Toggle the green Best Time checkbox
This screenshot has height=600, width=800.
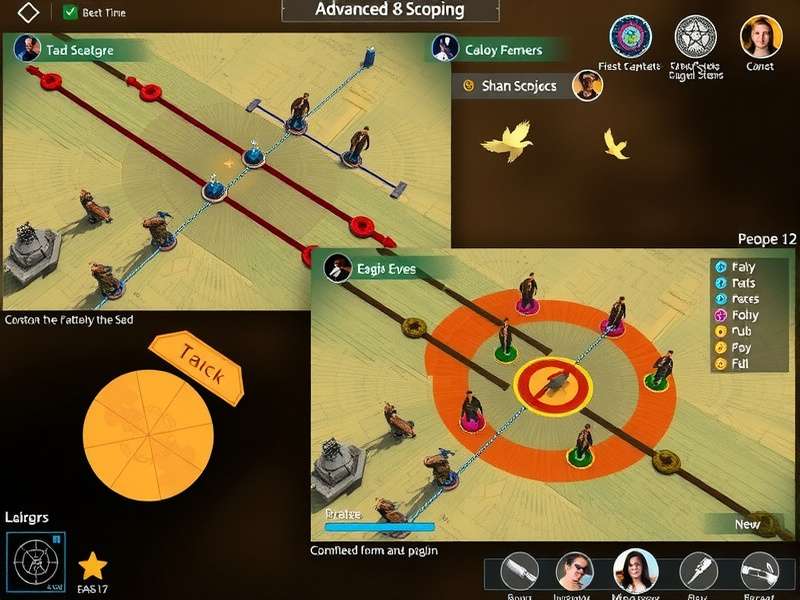[x=70, y=13]
